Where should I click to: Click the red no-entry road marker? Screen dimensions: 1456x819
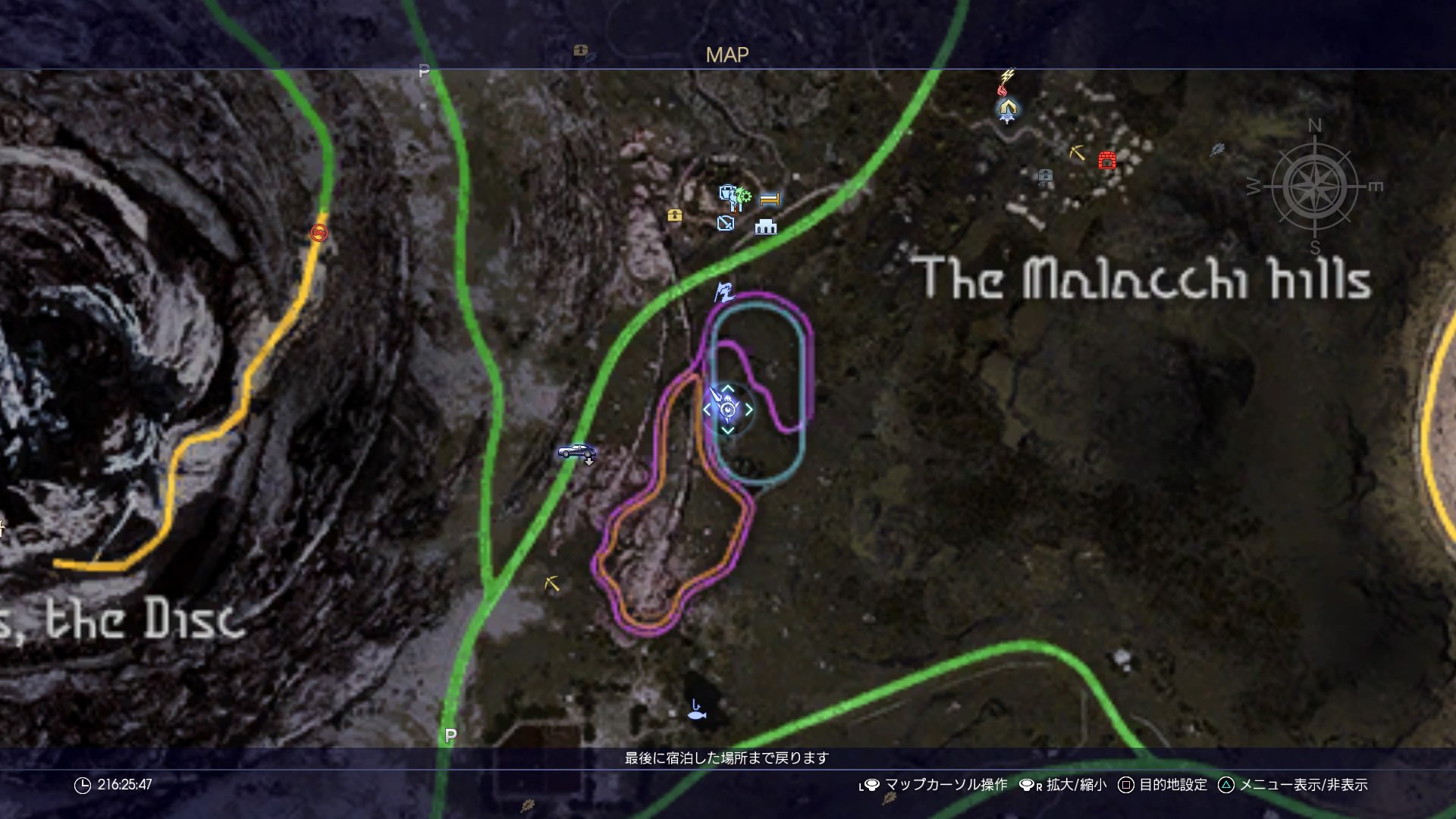tap(319, 233)
